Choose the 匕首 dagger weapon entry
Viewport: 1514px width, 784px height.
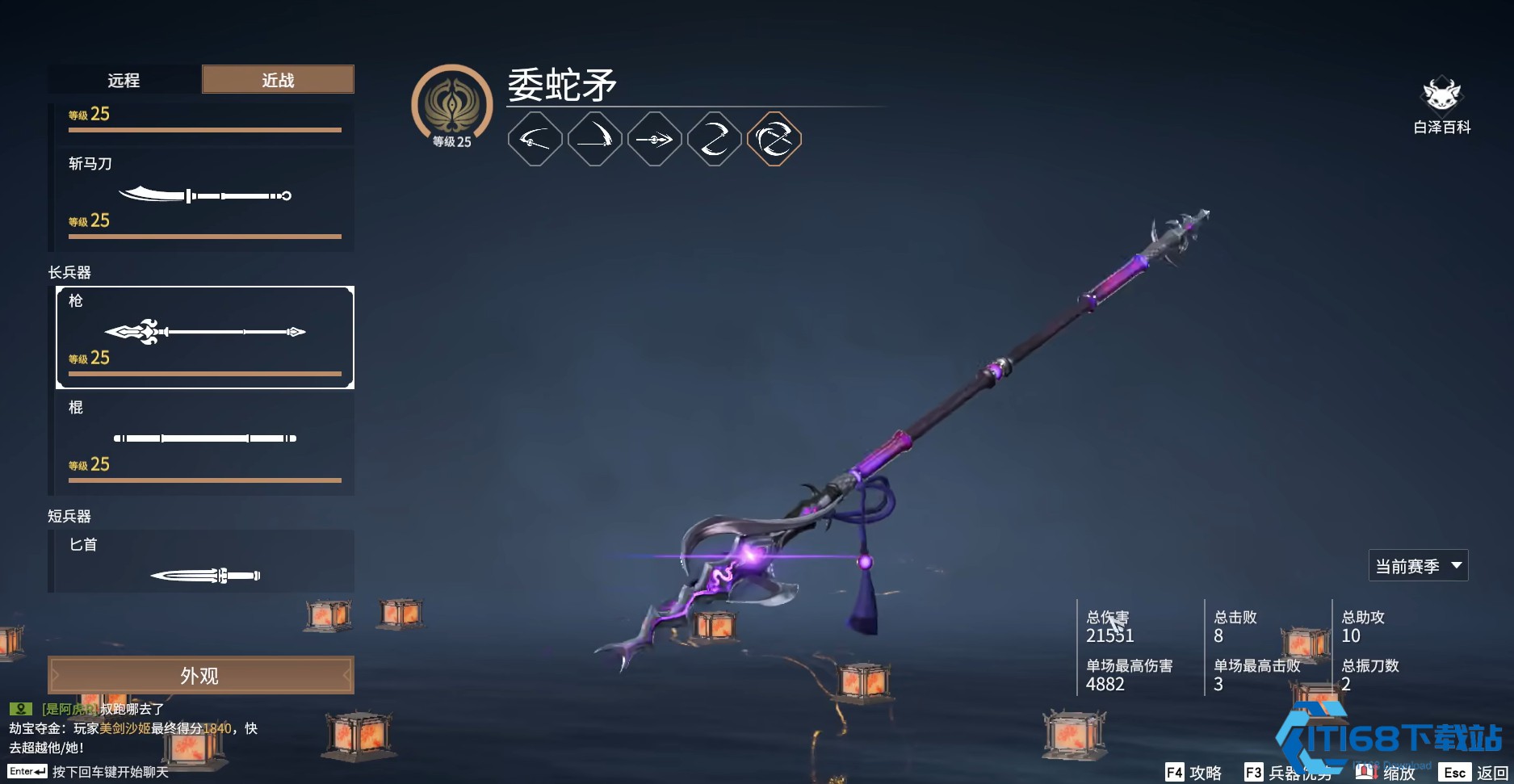click(204, 563)
